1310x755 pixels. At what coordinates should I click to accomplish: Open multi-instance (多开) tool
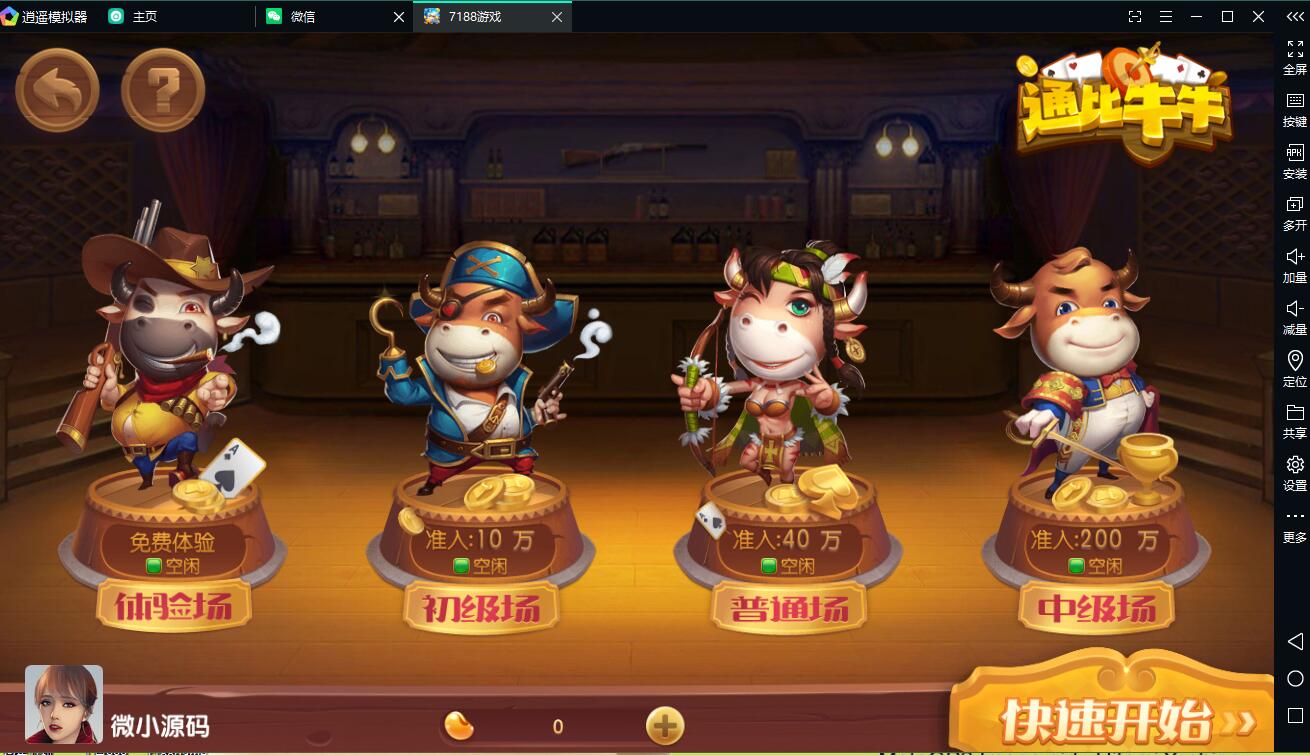click(1294, 213)
